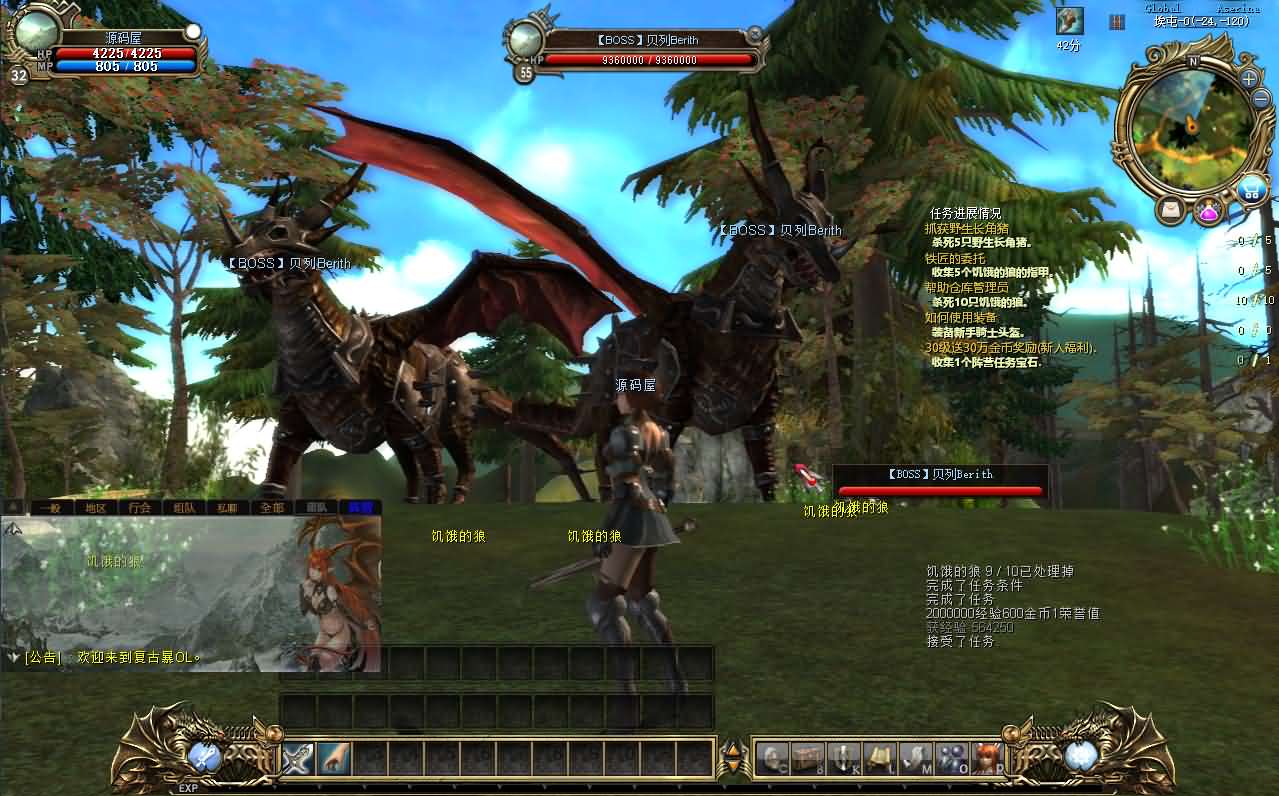Open the shopping cart store icon
Image resolution: width=1279 pixels, height=796 pixels.
(1250, 188)
